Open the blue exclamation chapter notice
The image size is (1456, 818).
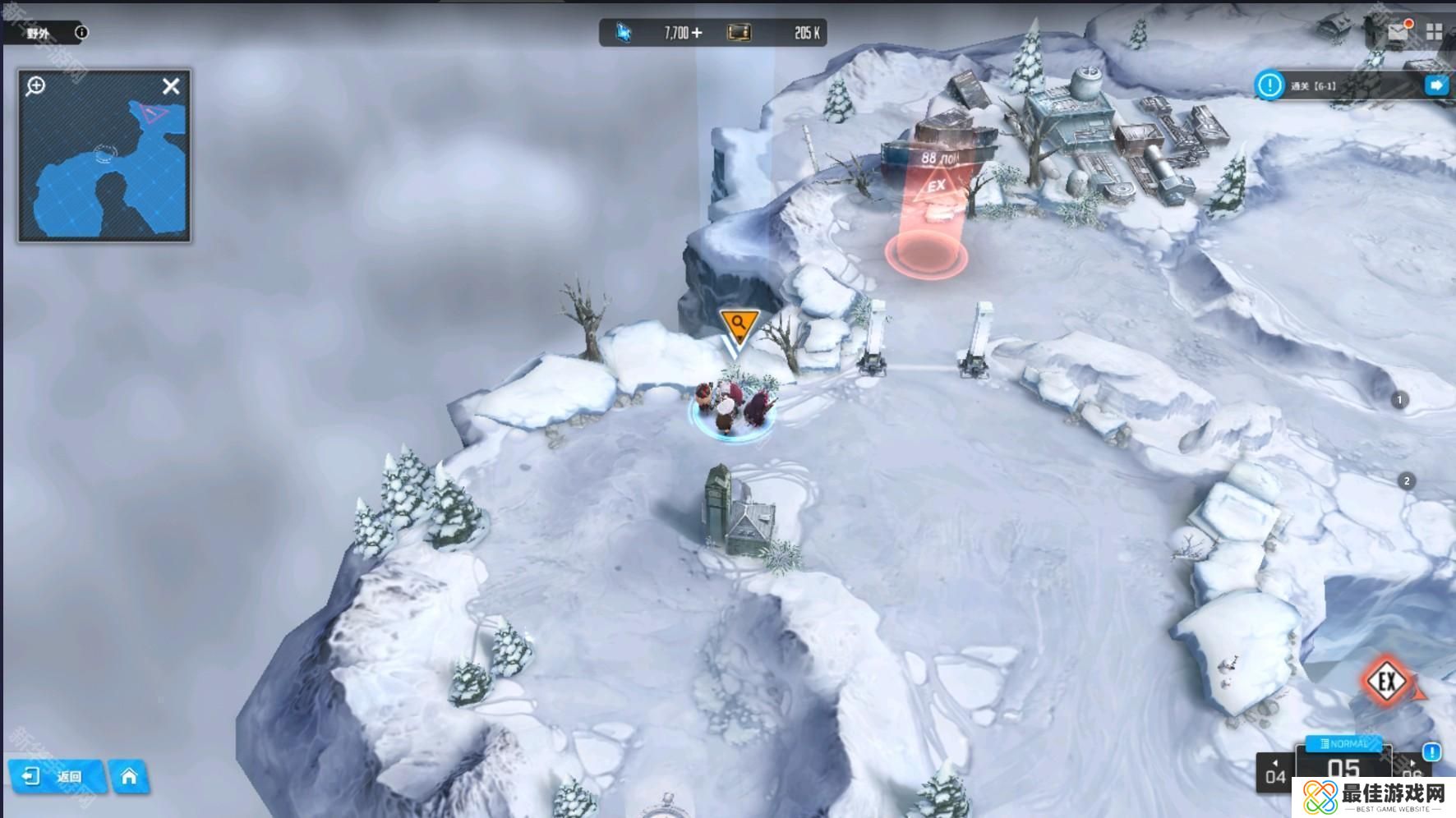pos(1431,751)
